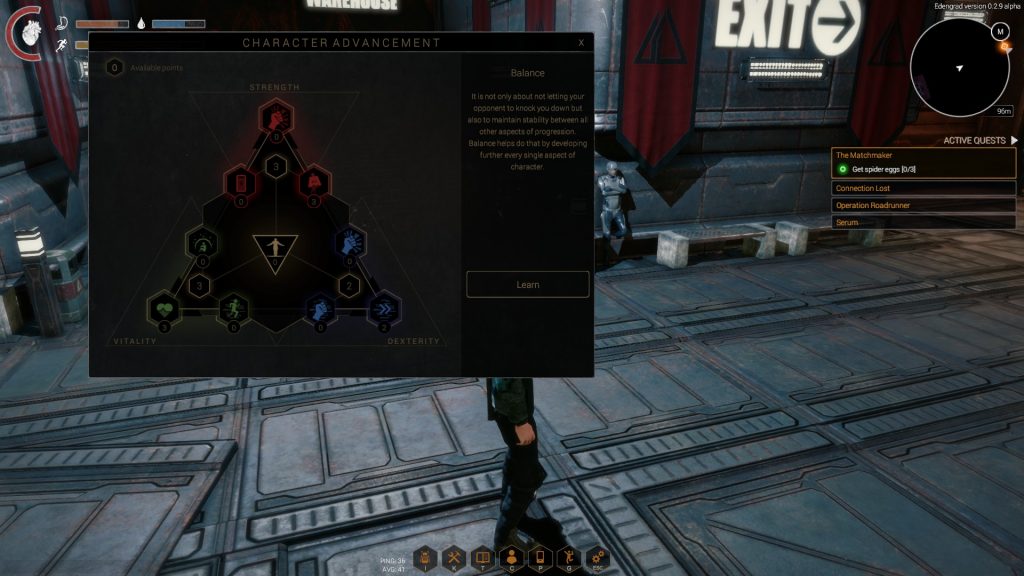
Task: Open the settings gears icon
Action: click(597, 557)
